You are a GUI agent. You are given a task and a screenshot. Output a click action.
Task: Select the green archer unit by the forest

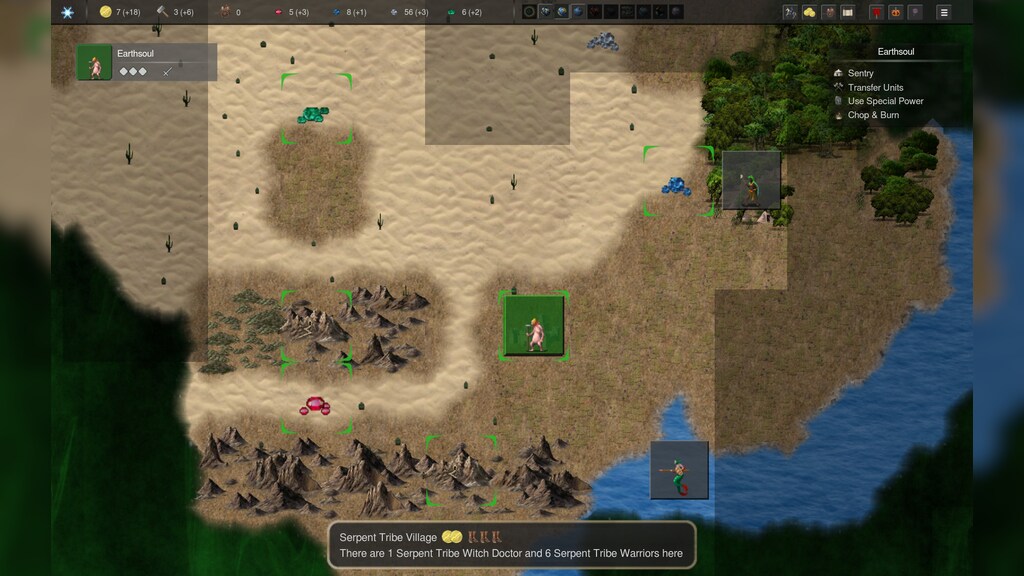click(x=751, y=180)
